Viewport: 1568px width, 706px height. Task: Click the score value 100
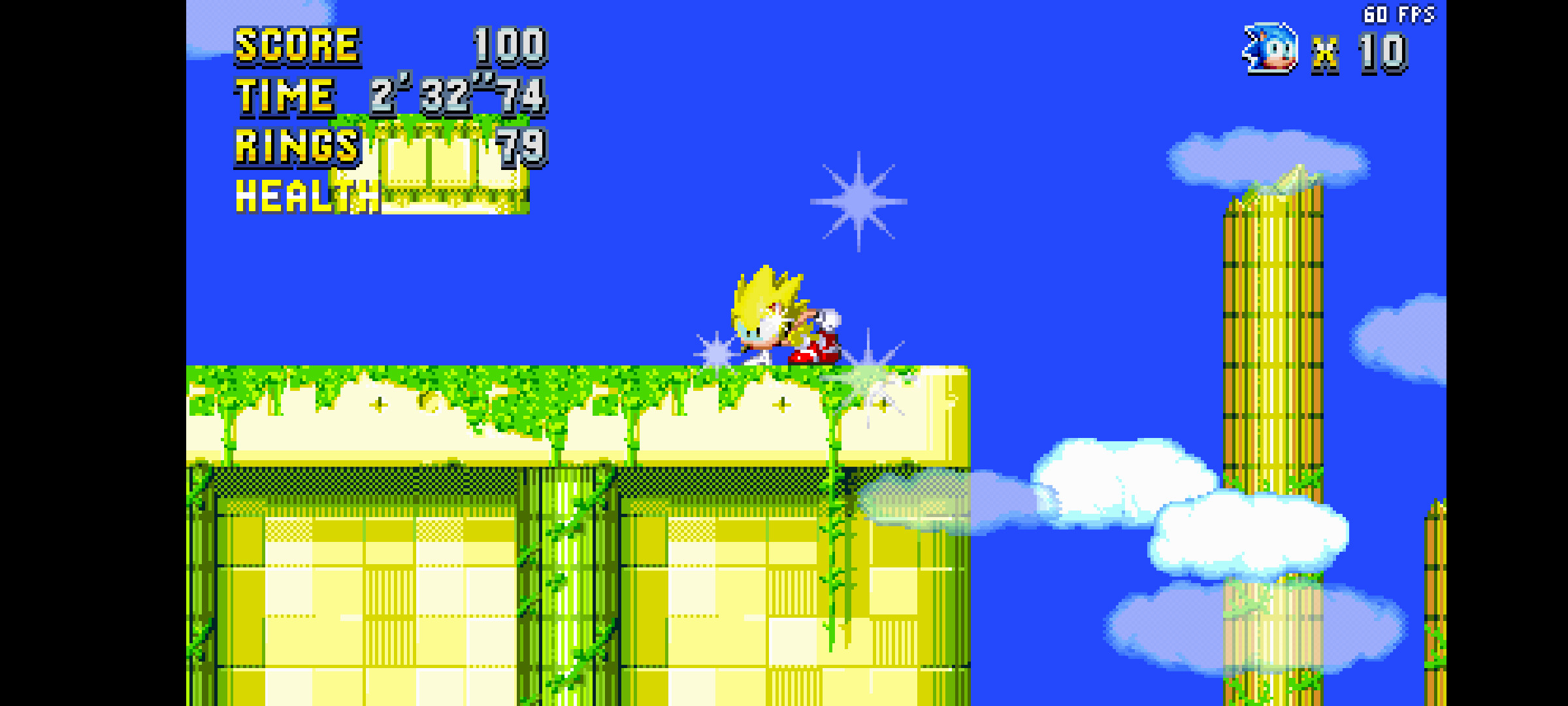[x=508, y=46]
